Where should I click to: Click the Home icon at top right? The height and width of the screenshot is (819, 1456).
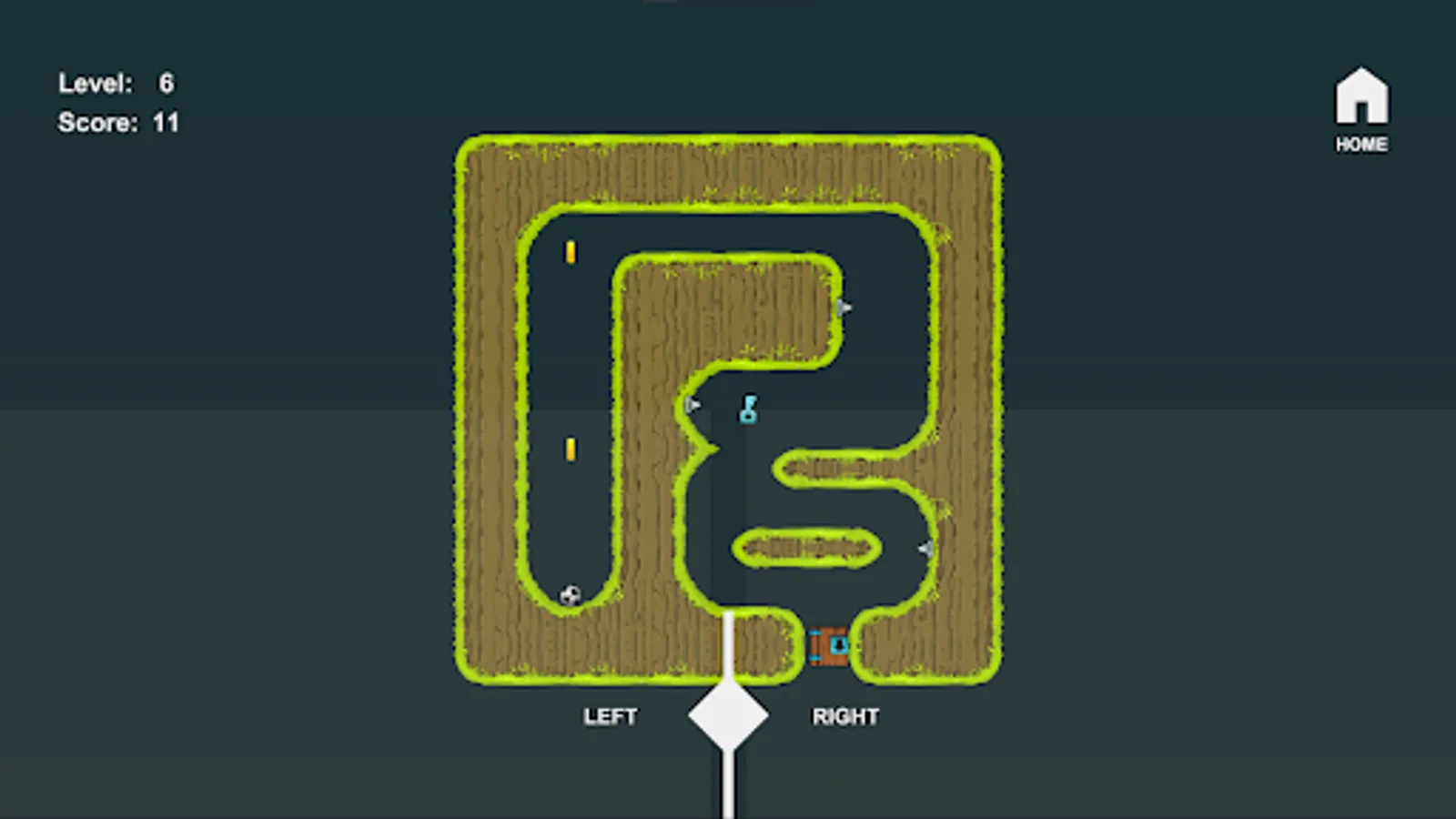pyautogui.click(x=1361, y=96)
